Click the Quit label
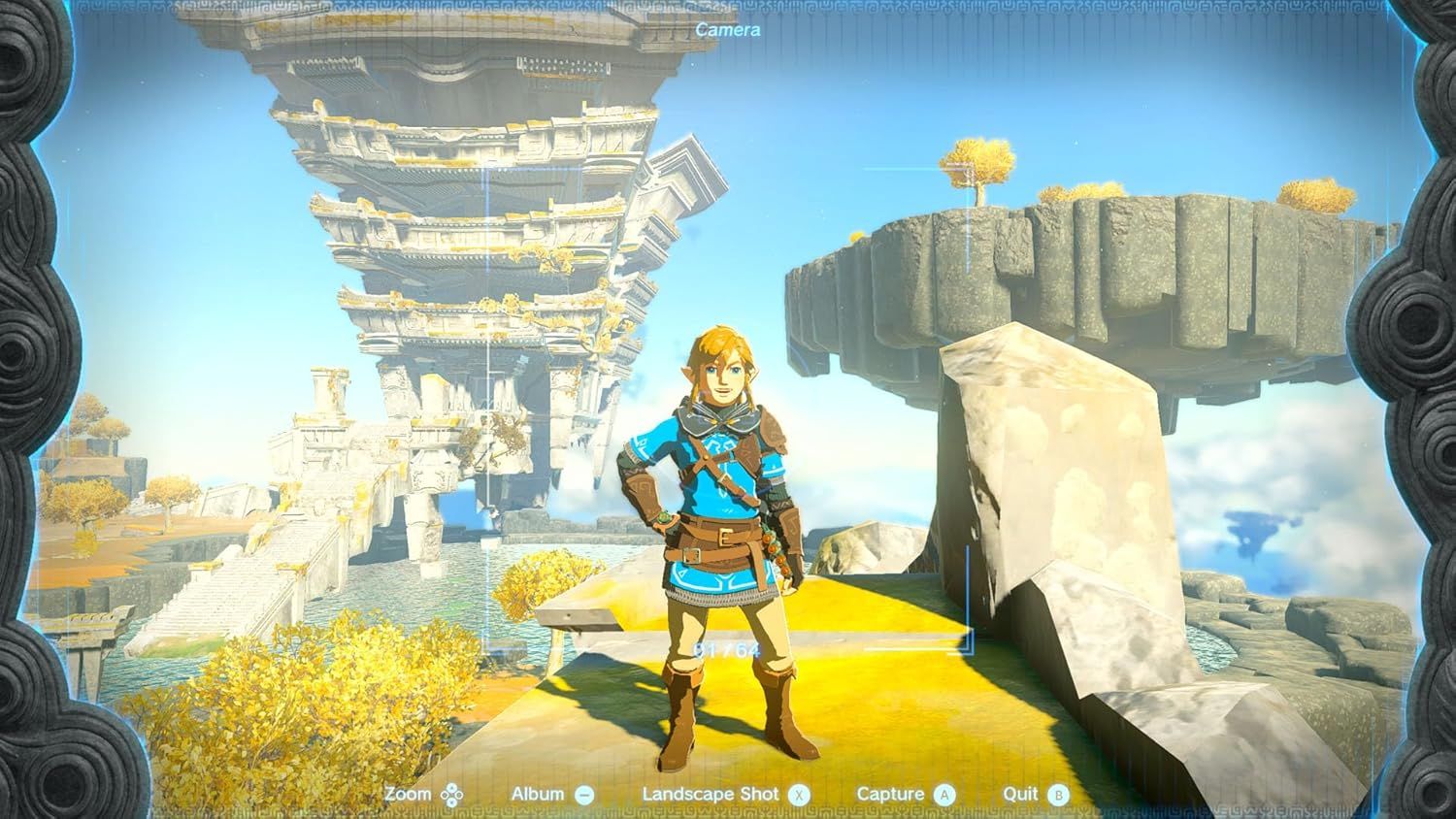The image size is (1456, 819). 1022,793
